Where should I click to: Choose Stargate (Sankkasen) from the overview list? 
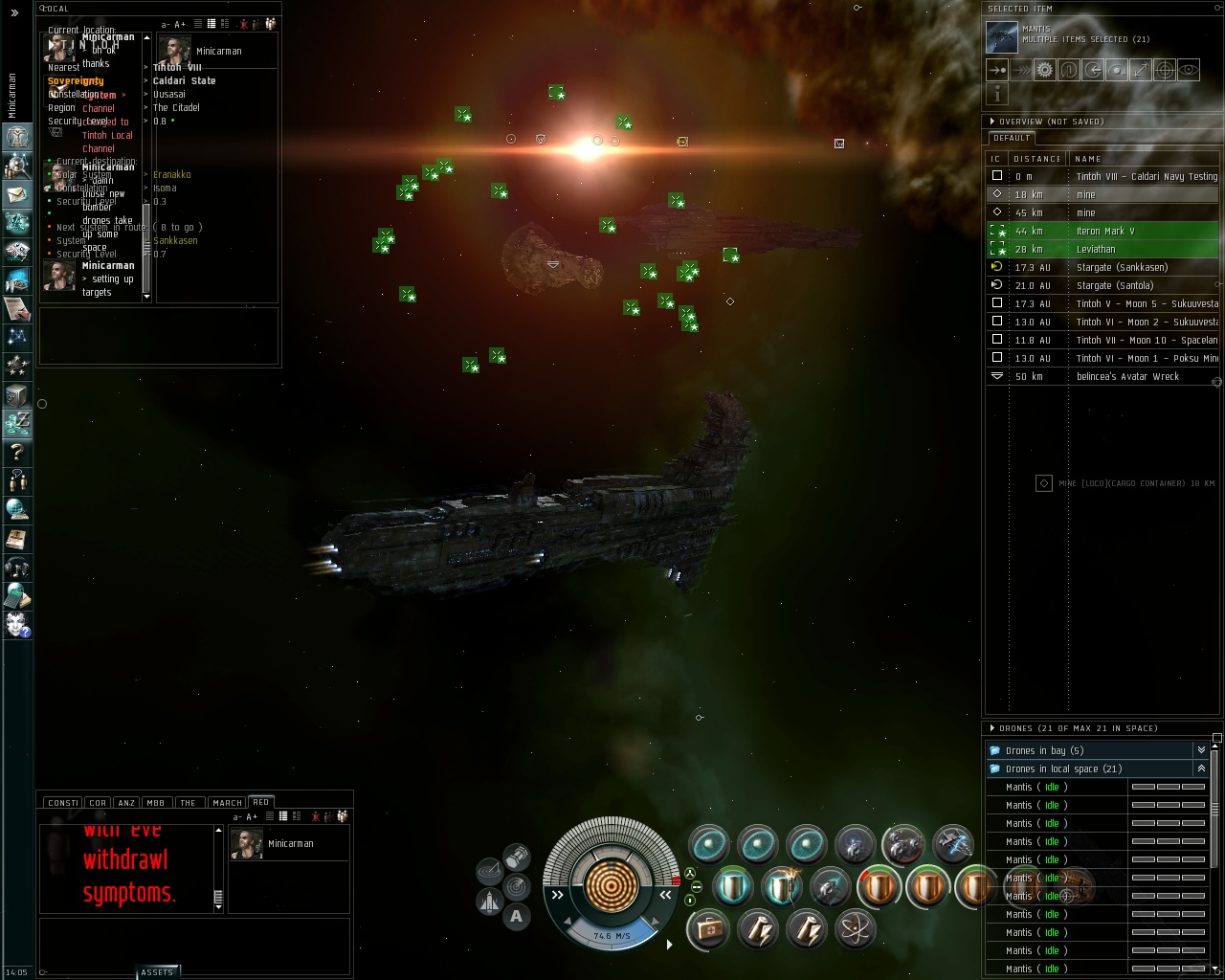(1121, 267)
